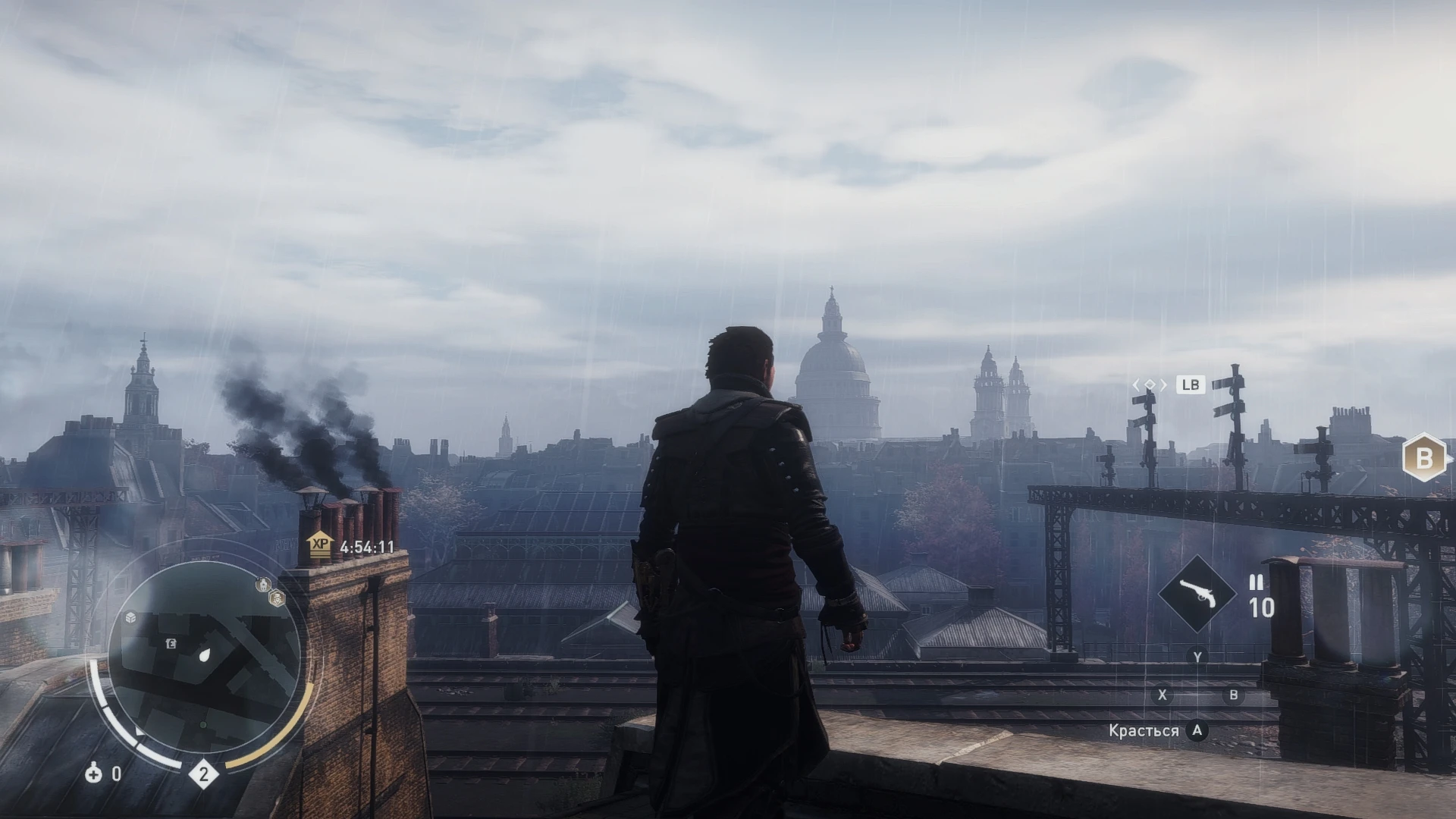Image resolution: width=1456 pixels, height=819 pixels.
Task: Expand the right diamond arrow selector
Action: (x=1164, y=385)
